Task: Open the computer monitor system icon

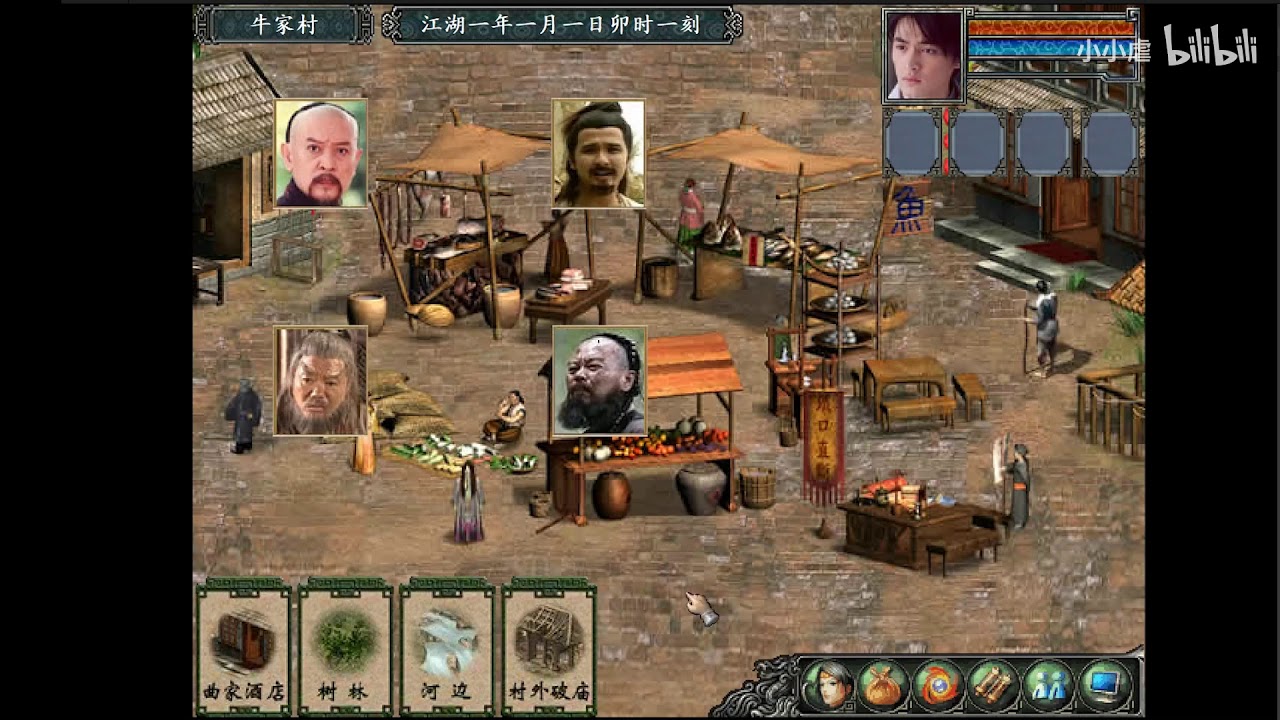Action: coord(1104,686)
